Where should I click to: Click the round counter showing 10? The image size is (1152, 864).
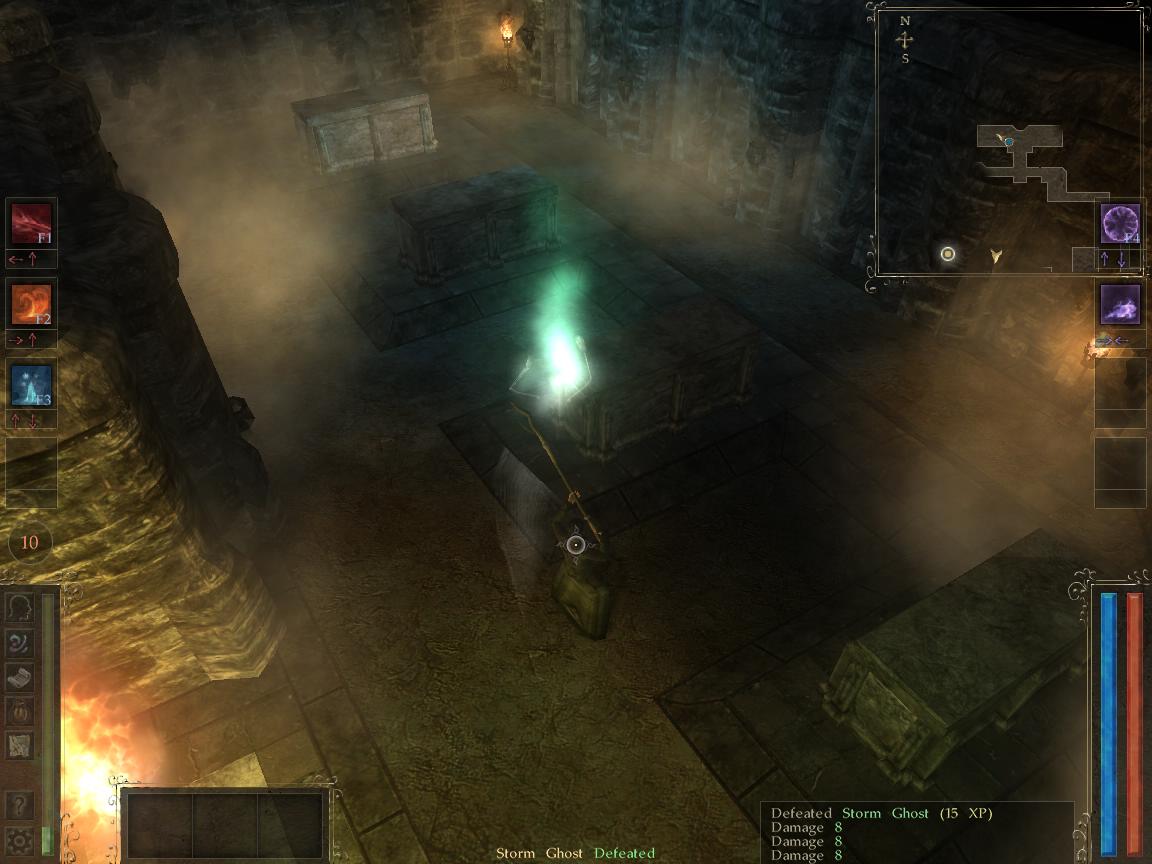[x=30, y=543]
